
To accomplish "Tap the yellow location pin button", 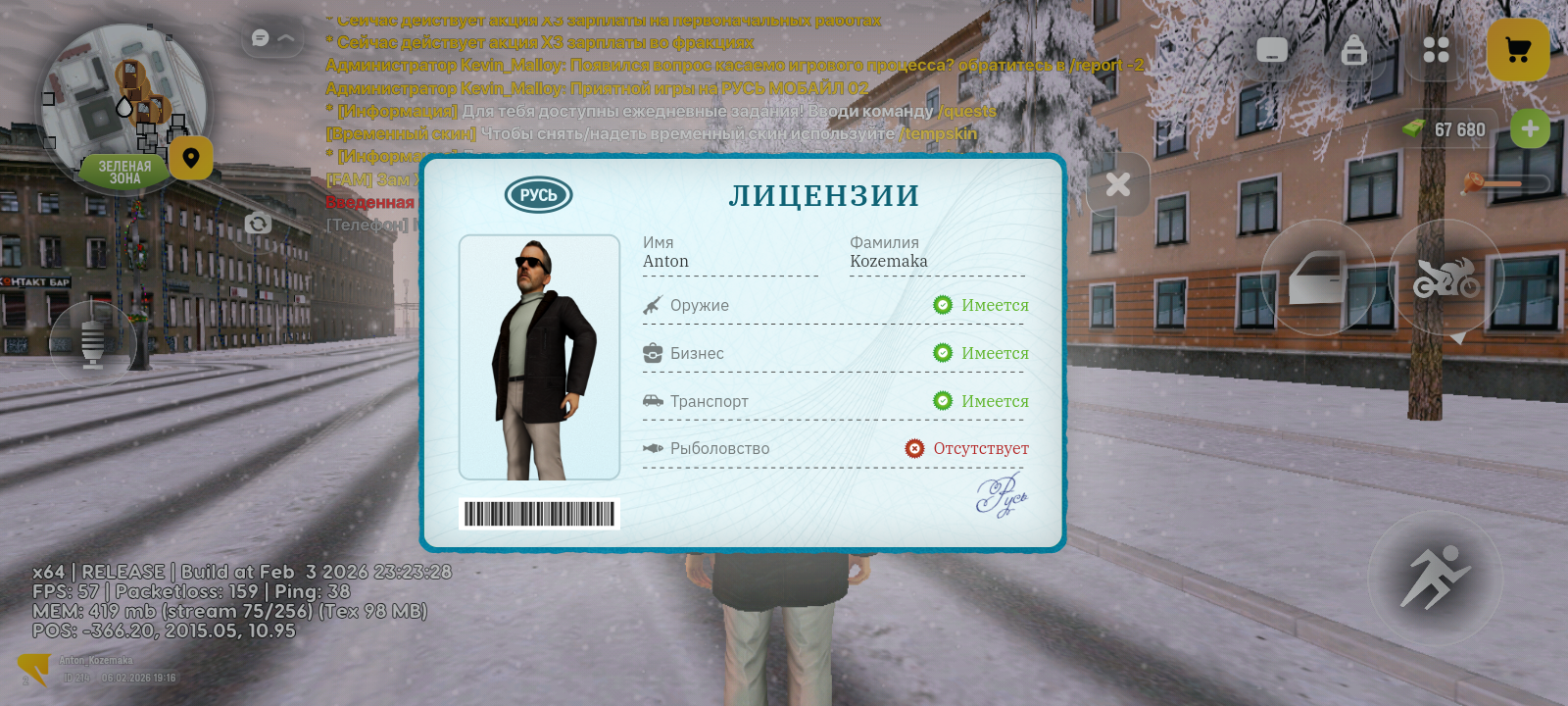I will pos(191,158).
